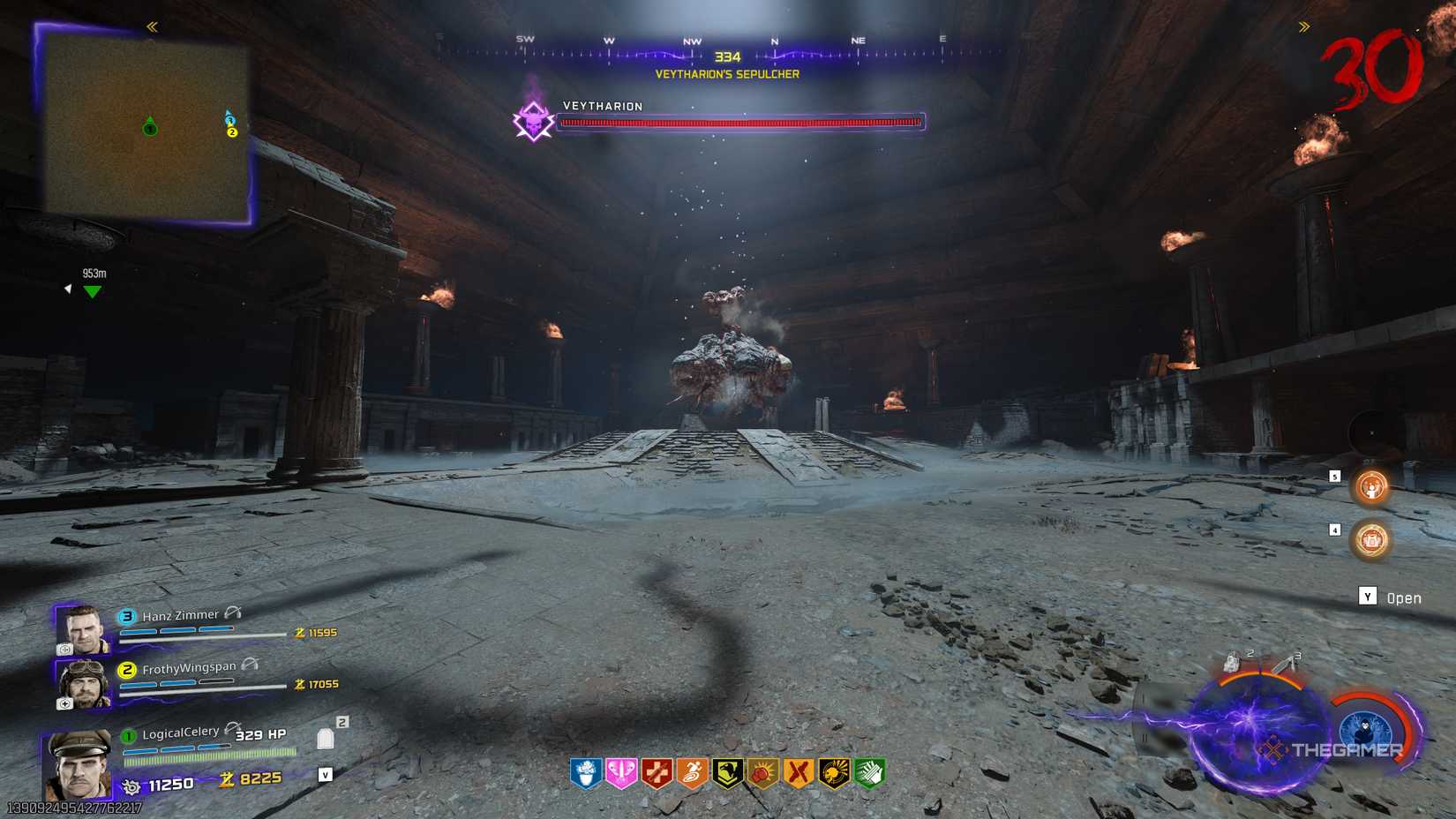Select the pink PhD Flopper perk icon

tap(619, 771)
